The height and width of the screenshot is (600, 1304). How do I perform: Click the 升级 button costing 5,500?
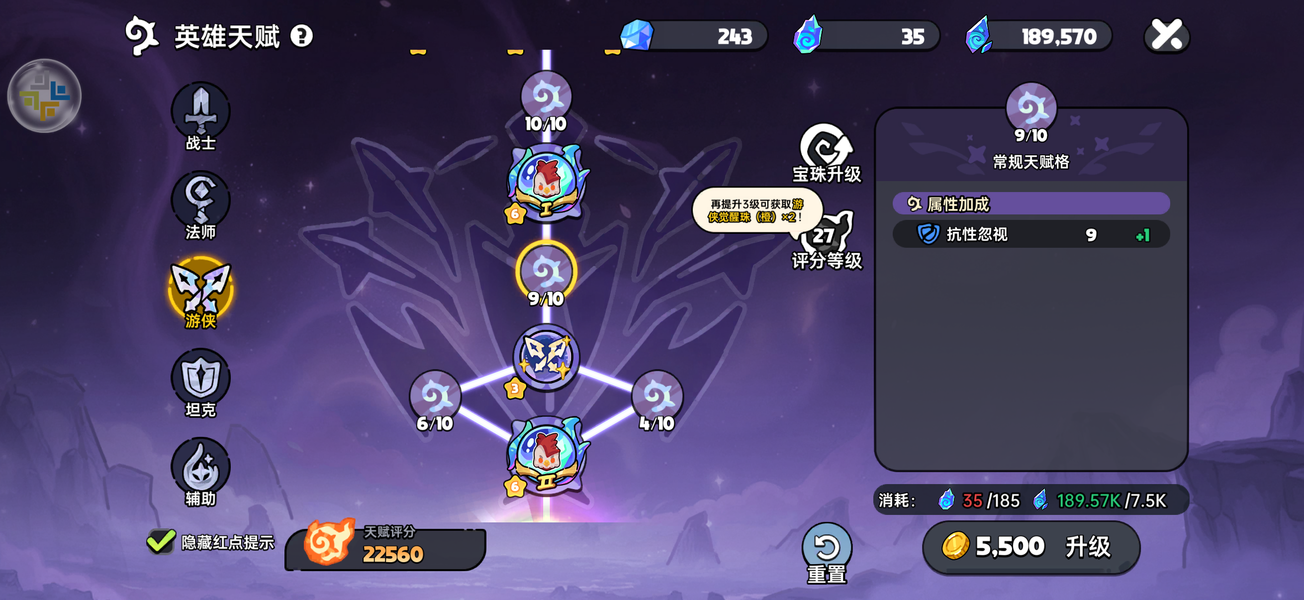(x=1031, y=546)
